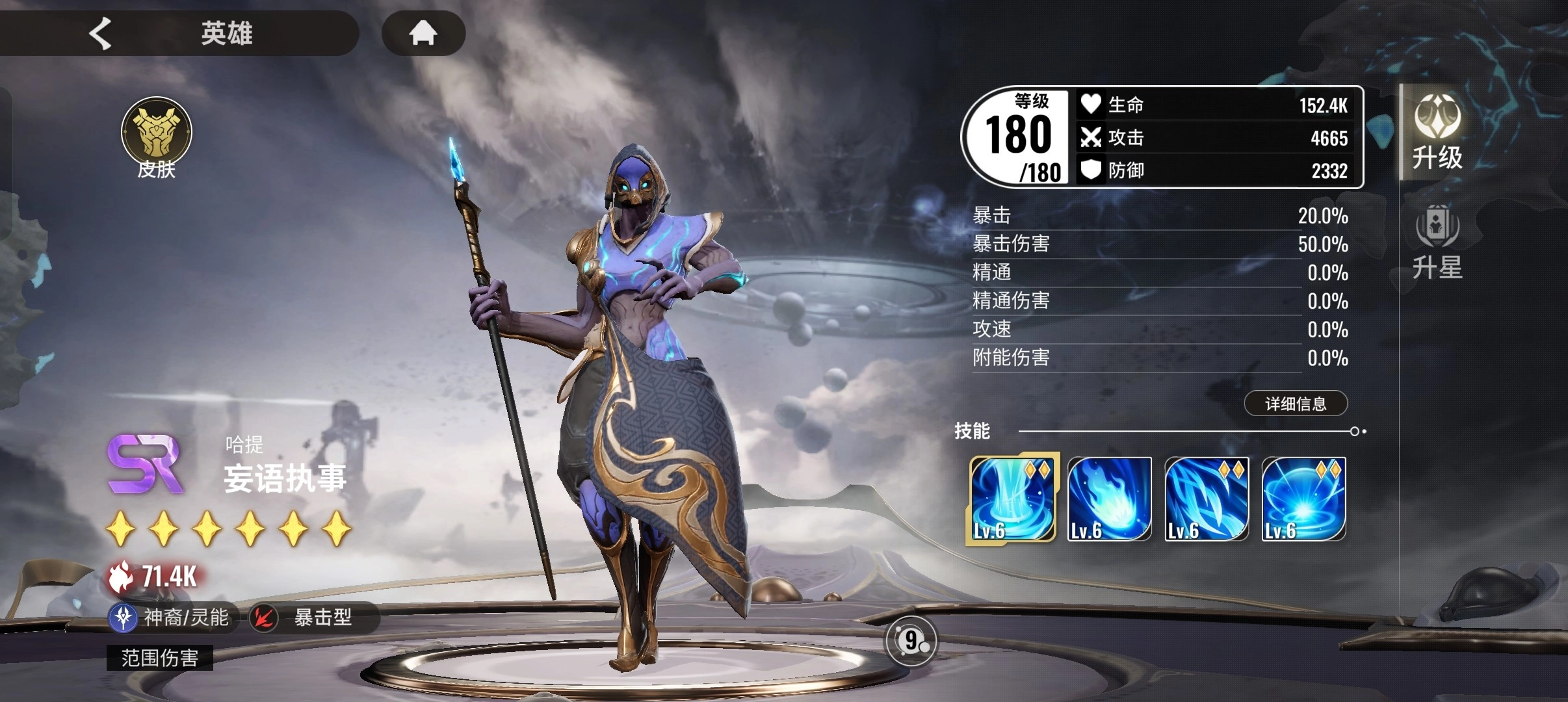This screenshot has height=702, width=1568.
Task: Go back using the arrow beside 英雄
Action: point(101,33)
